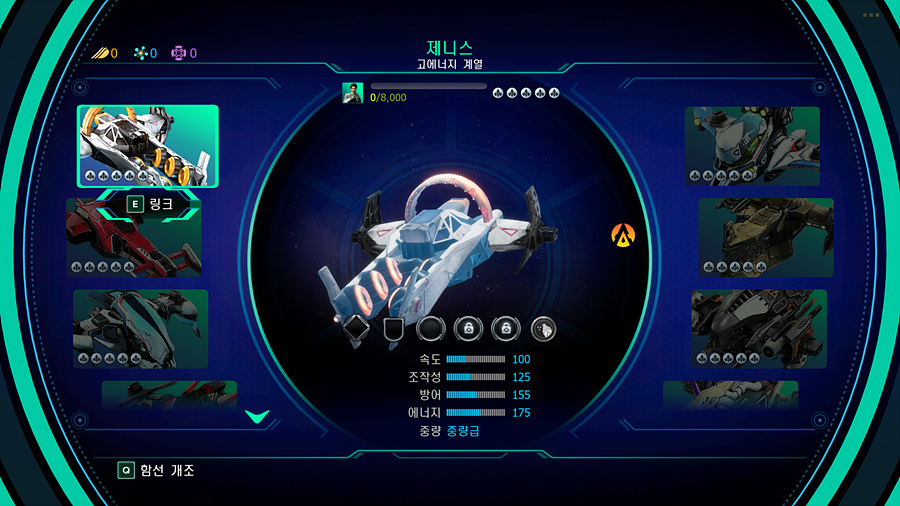Click the comet-icon ability slot
The image size is (900, 506).
point(542,328)
